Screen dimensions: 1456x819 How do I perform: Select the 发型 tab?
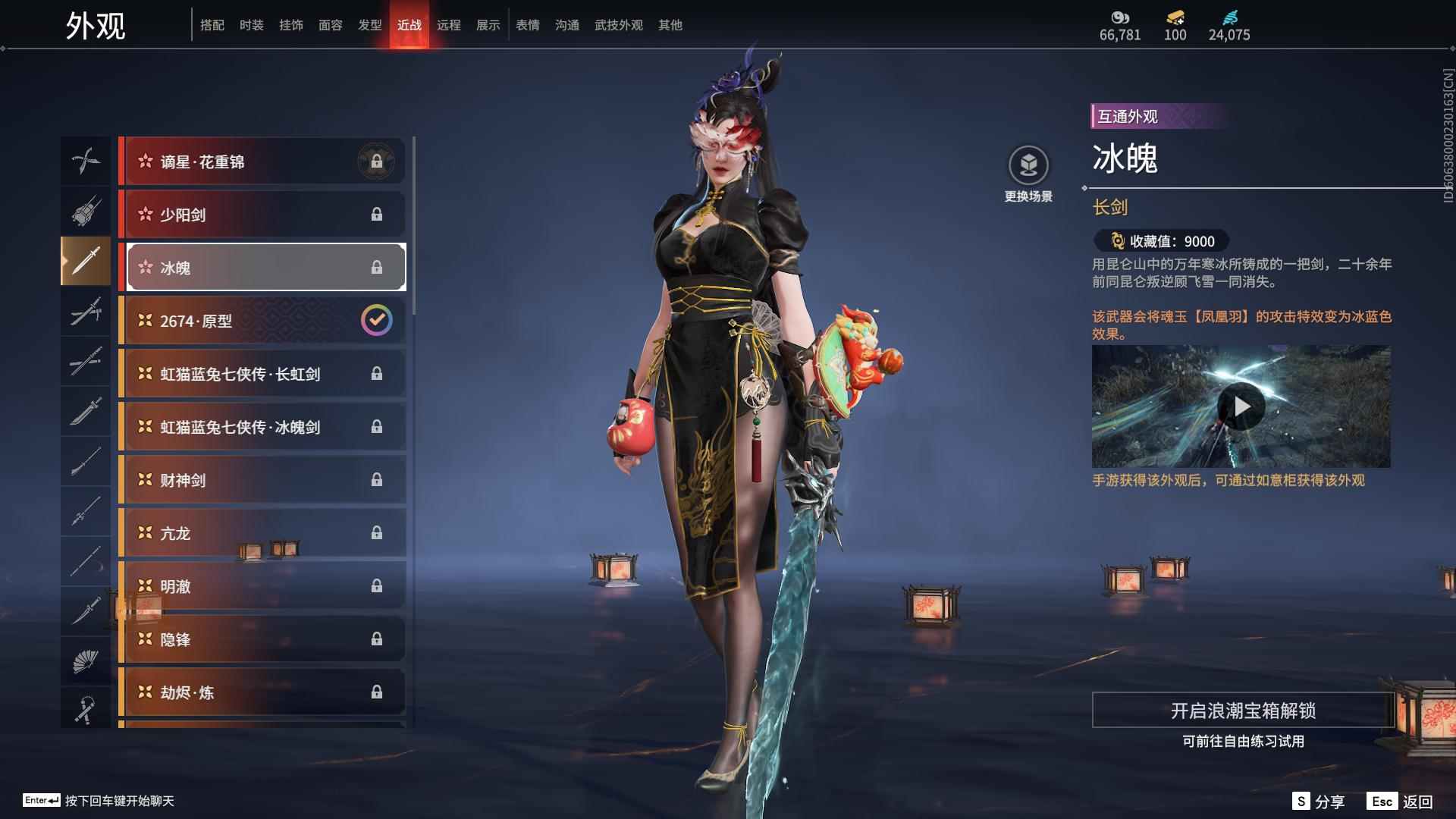coord(369,25)
